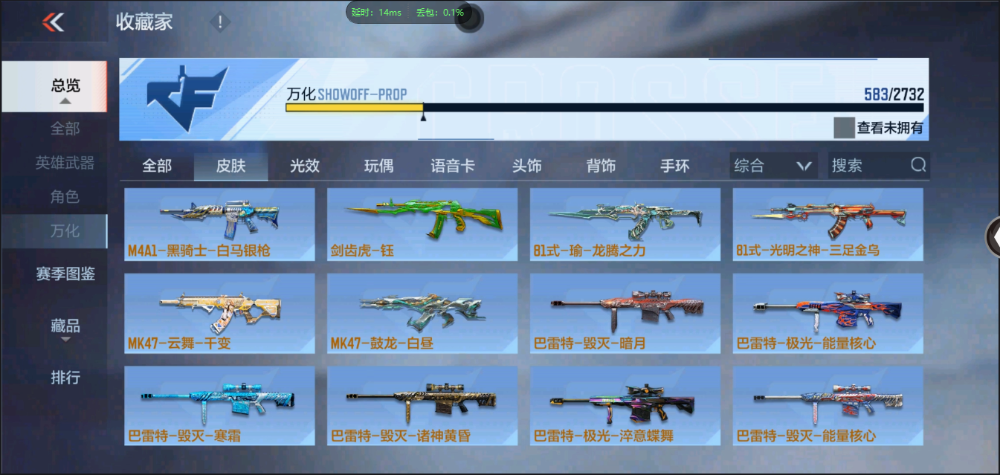Screen dimensions: 1000x475
Task: Go back with the double-arrow button
Action: point(53,22)
